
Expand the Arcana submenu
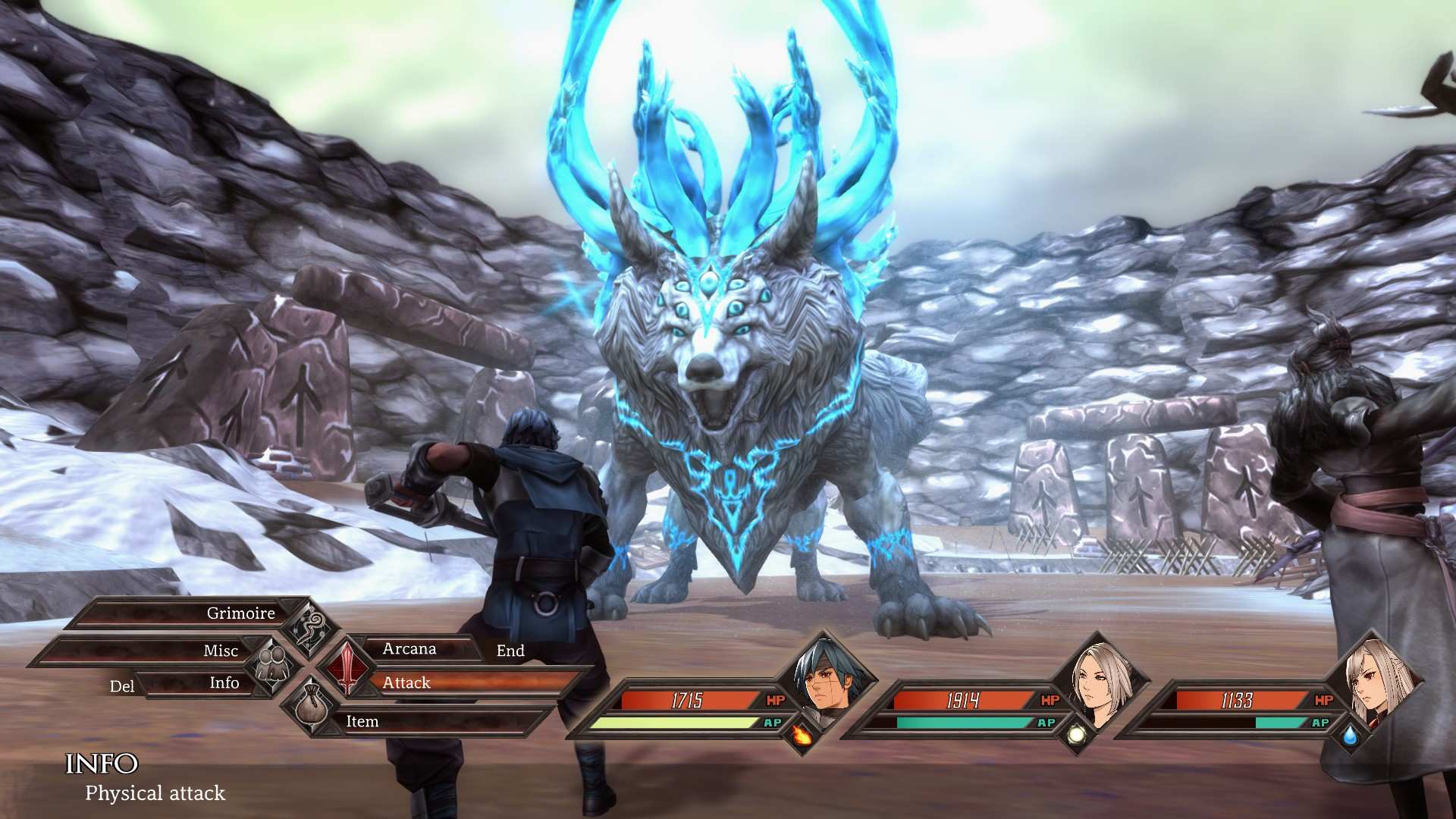[x=409, y=649]
